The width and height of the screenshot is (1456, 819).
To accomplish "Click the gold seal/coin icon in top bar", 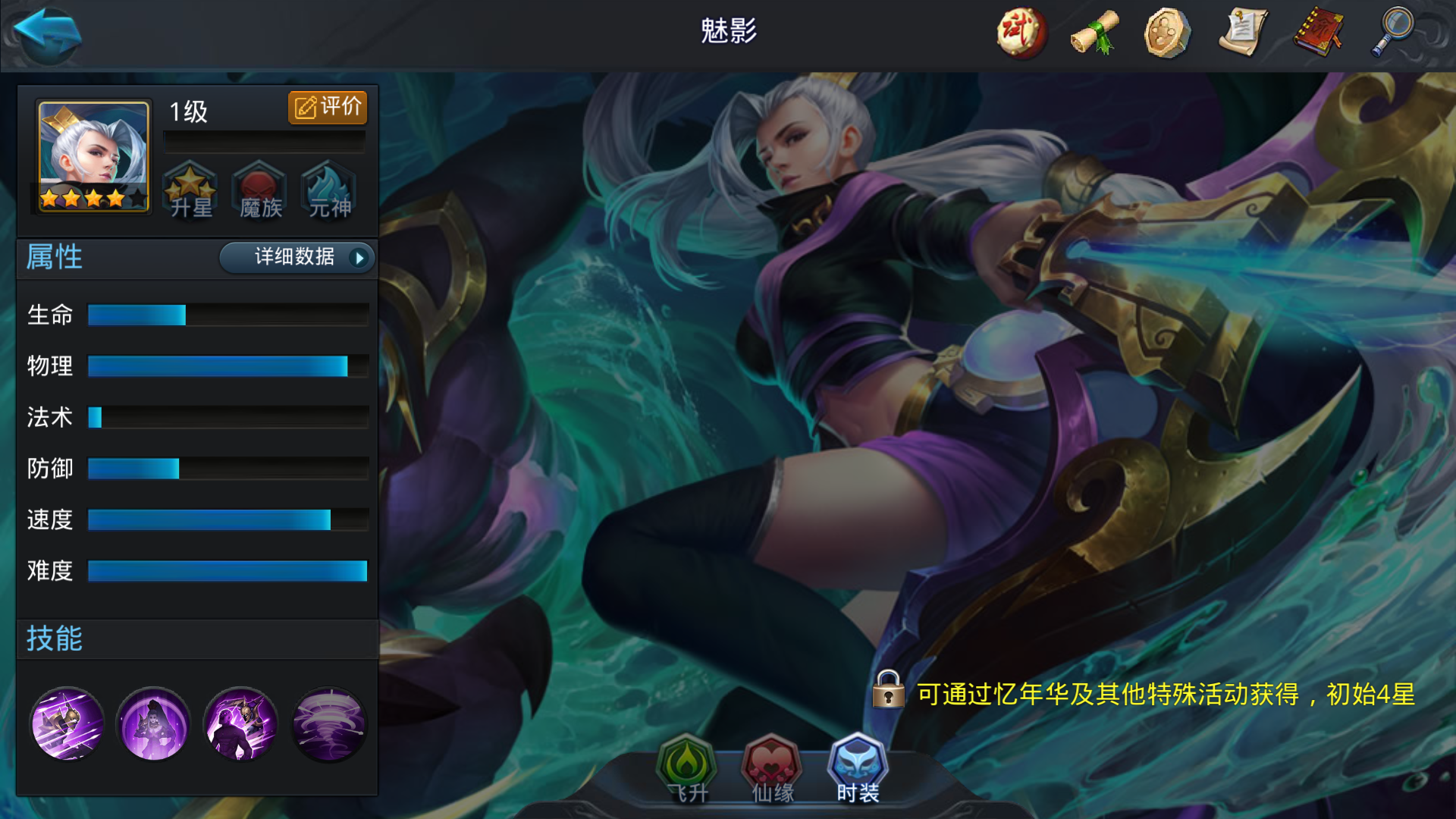I will [x=1168, y=32].
